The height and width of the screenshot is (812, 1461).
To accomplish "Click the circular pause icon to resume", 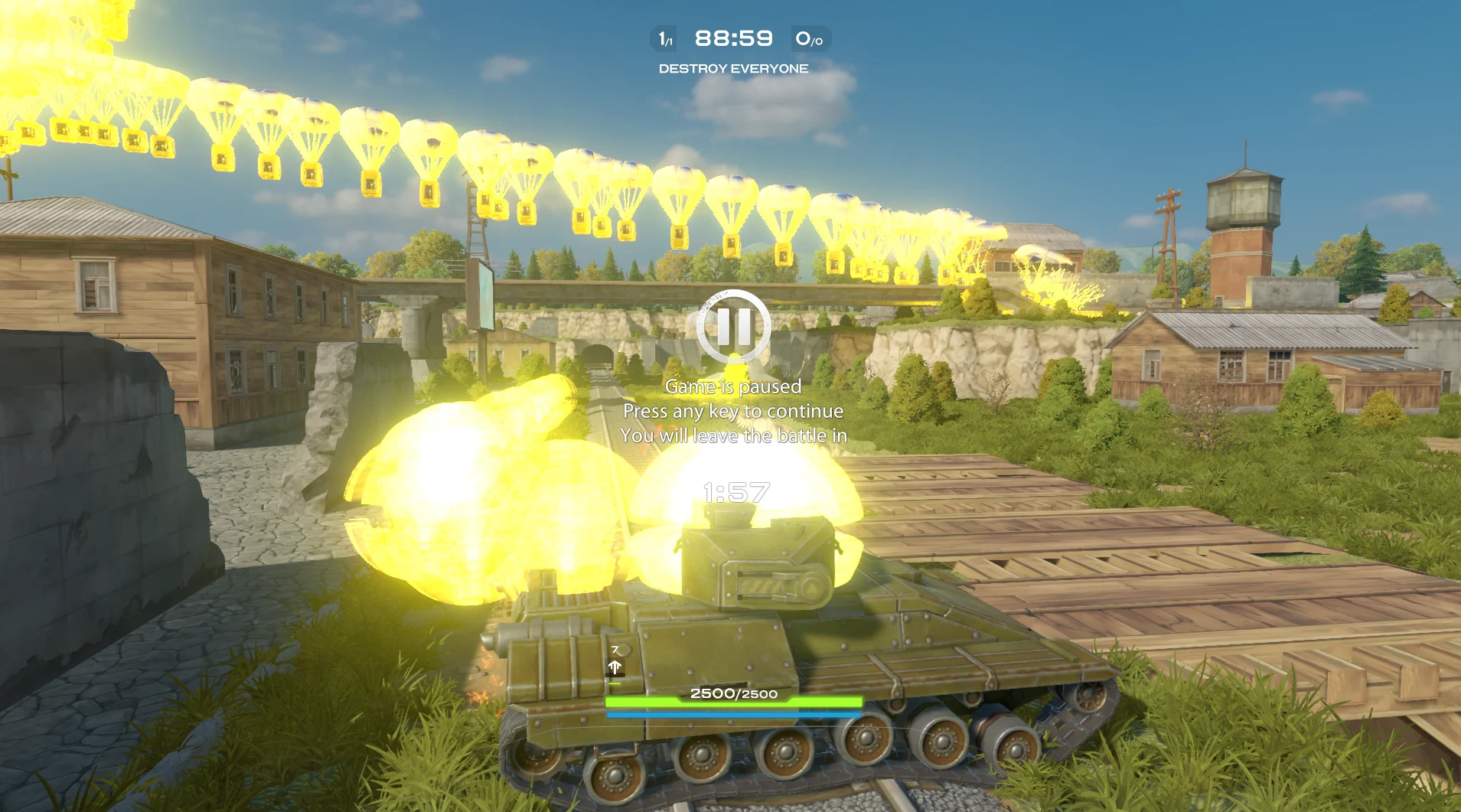I will click(733, 327).
